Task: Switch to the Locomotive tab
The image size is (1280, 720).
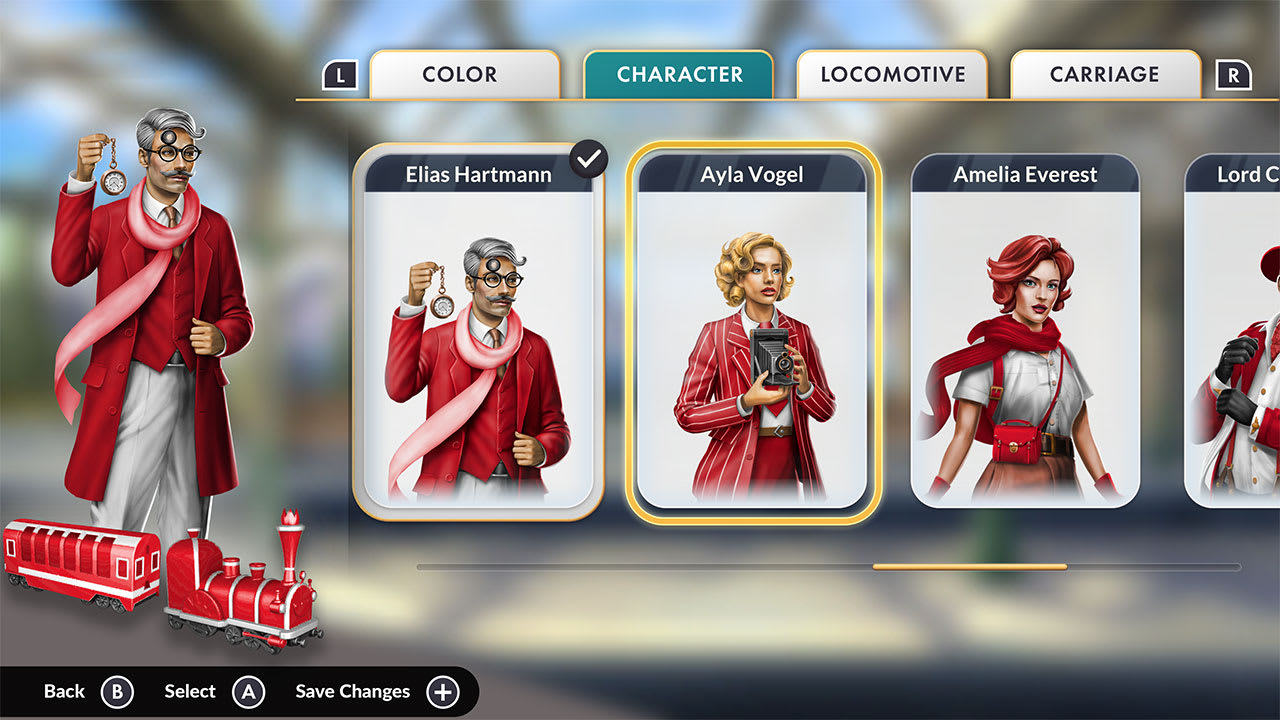Action: pyautogui.click(x=892, y=75)
